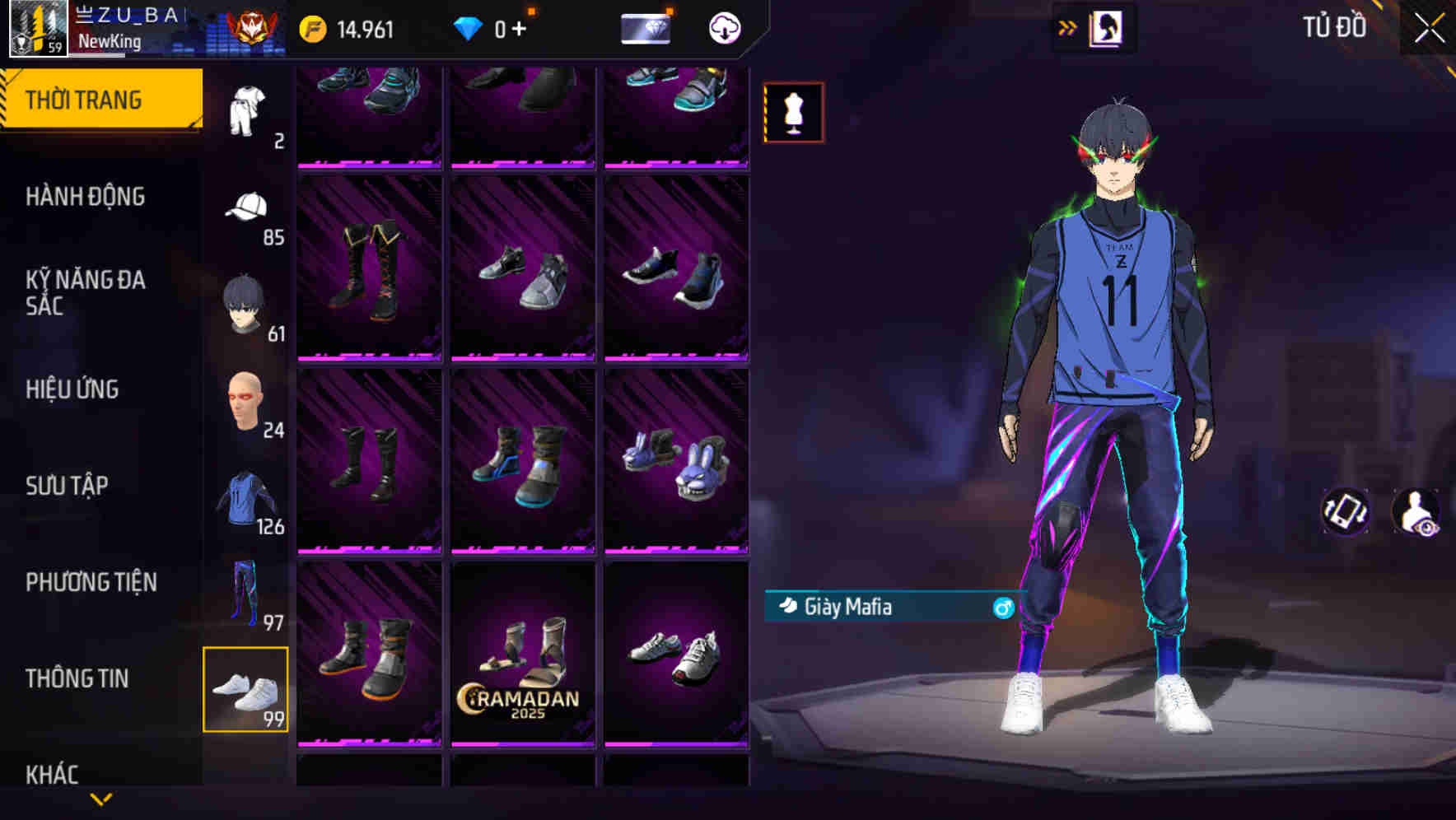
Task: Switch to the HÀNH ĐỘNG tab
Action: point(86,197)
